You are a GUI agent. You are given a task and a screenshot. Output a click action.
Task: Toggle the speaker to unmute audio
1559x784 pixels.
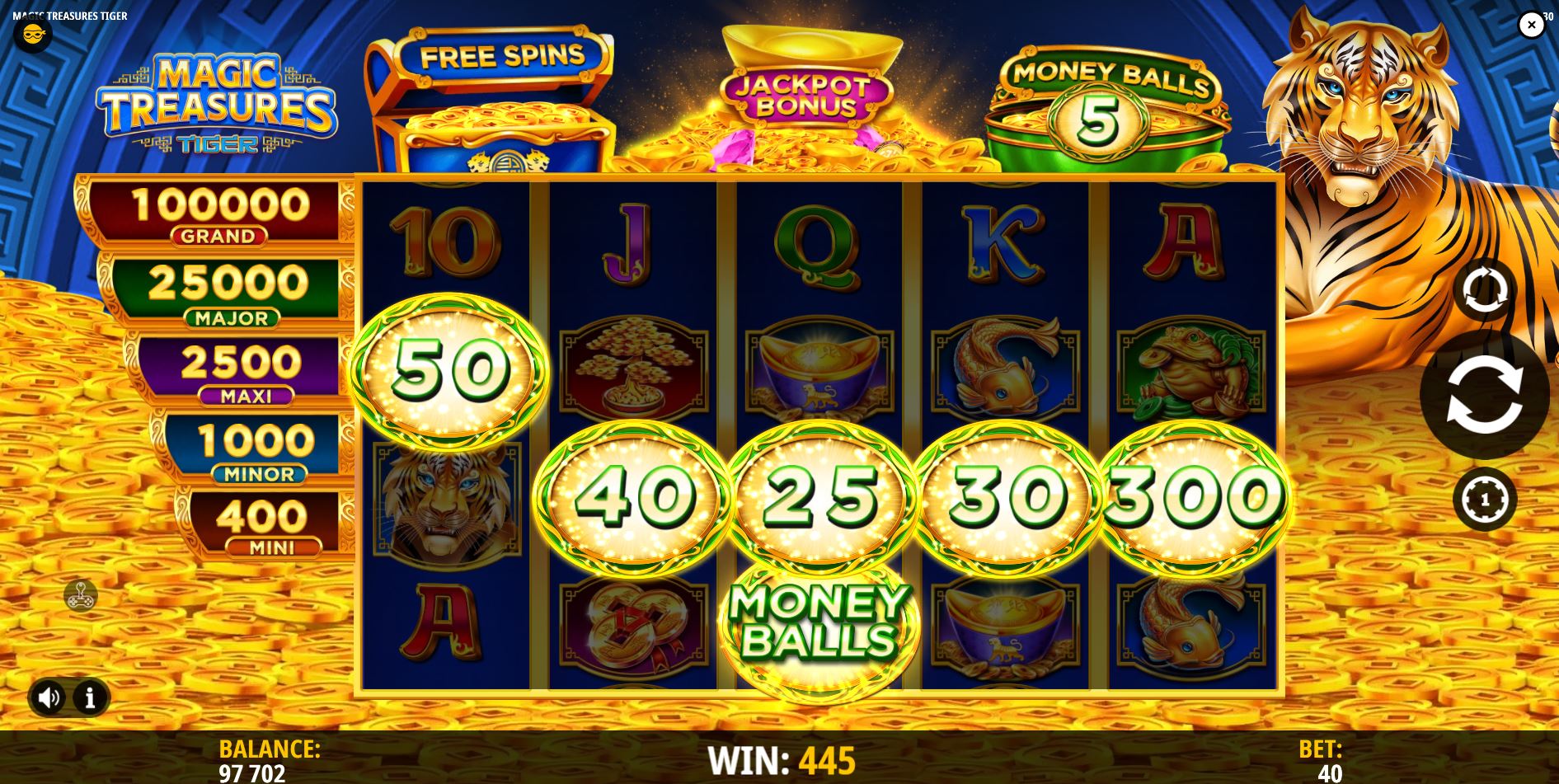click(49, 697)
